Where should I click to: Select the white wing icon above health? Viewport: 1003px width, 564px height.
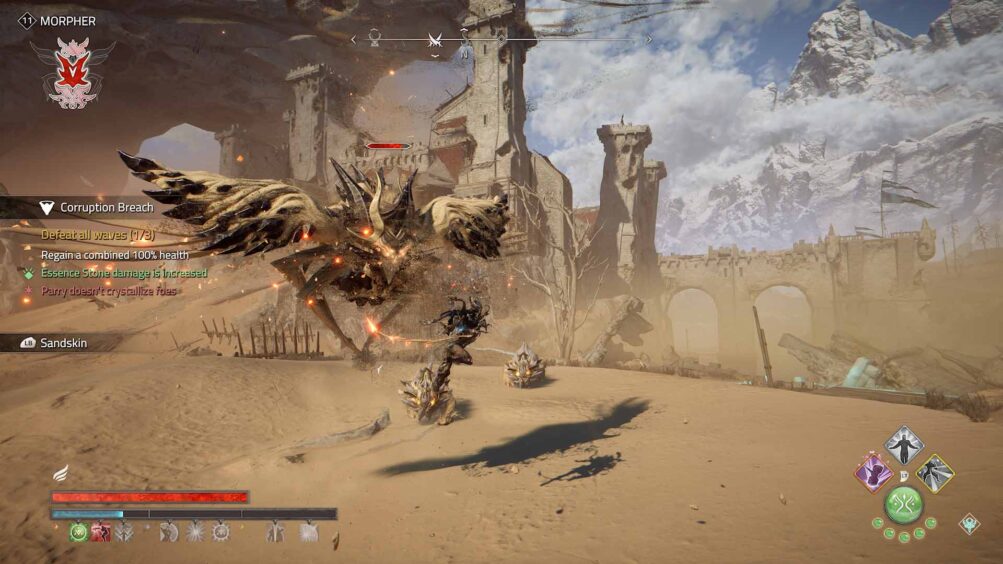tap(61, 474)
